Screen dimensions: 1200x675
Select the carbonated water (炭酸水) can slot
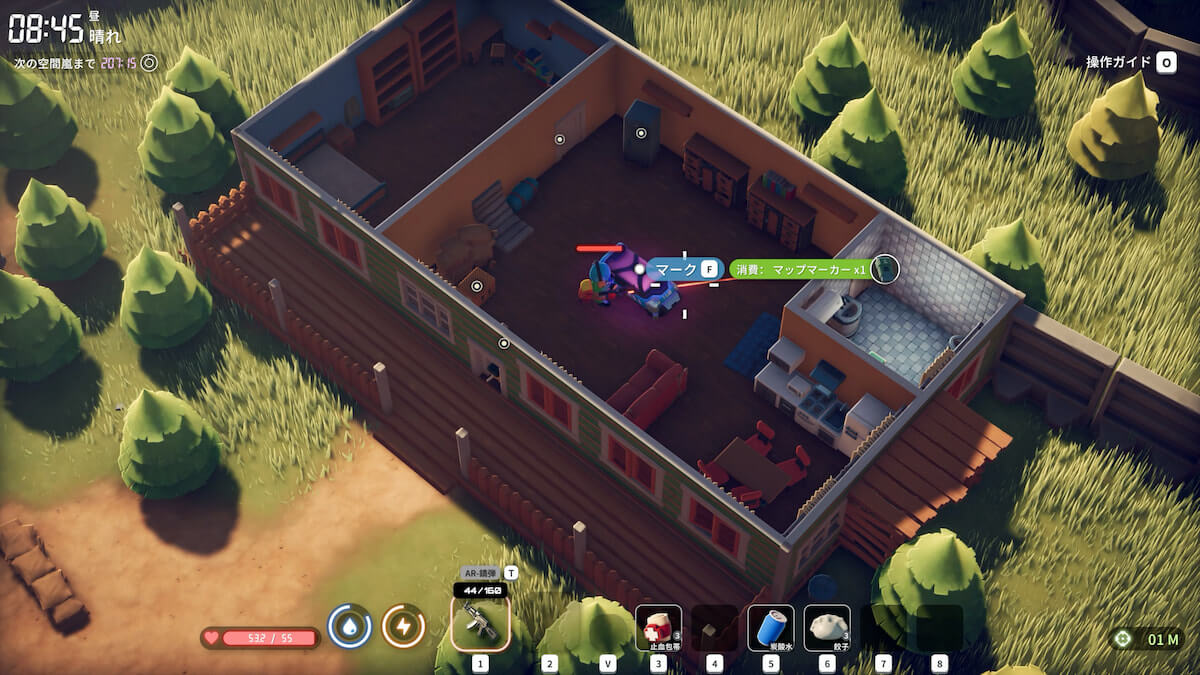click(770, 628)
